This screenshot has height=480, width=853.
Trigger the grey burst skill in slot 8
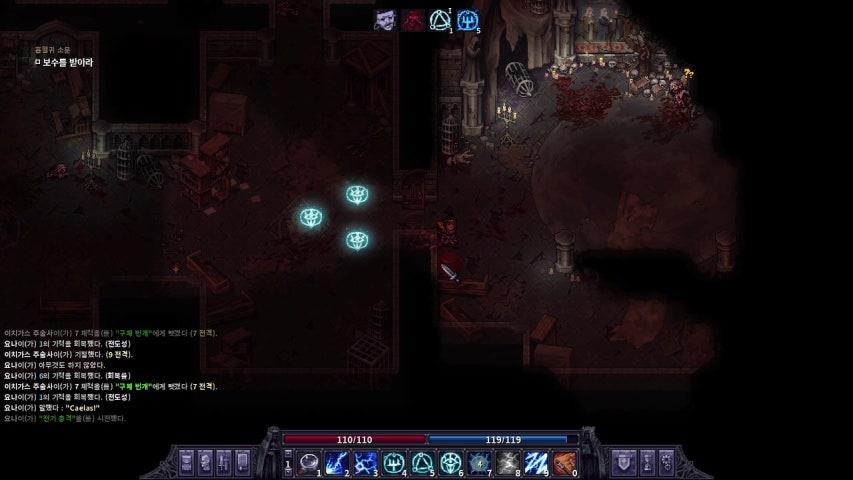click(508, 462)
